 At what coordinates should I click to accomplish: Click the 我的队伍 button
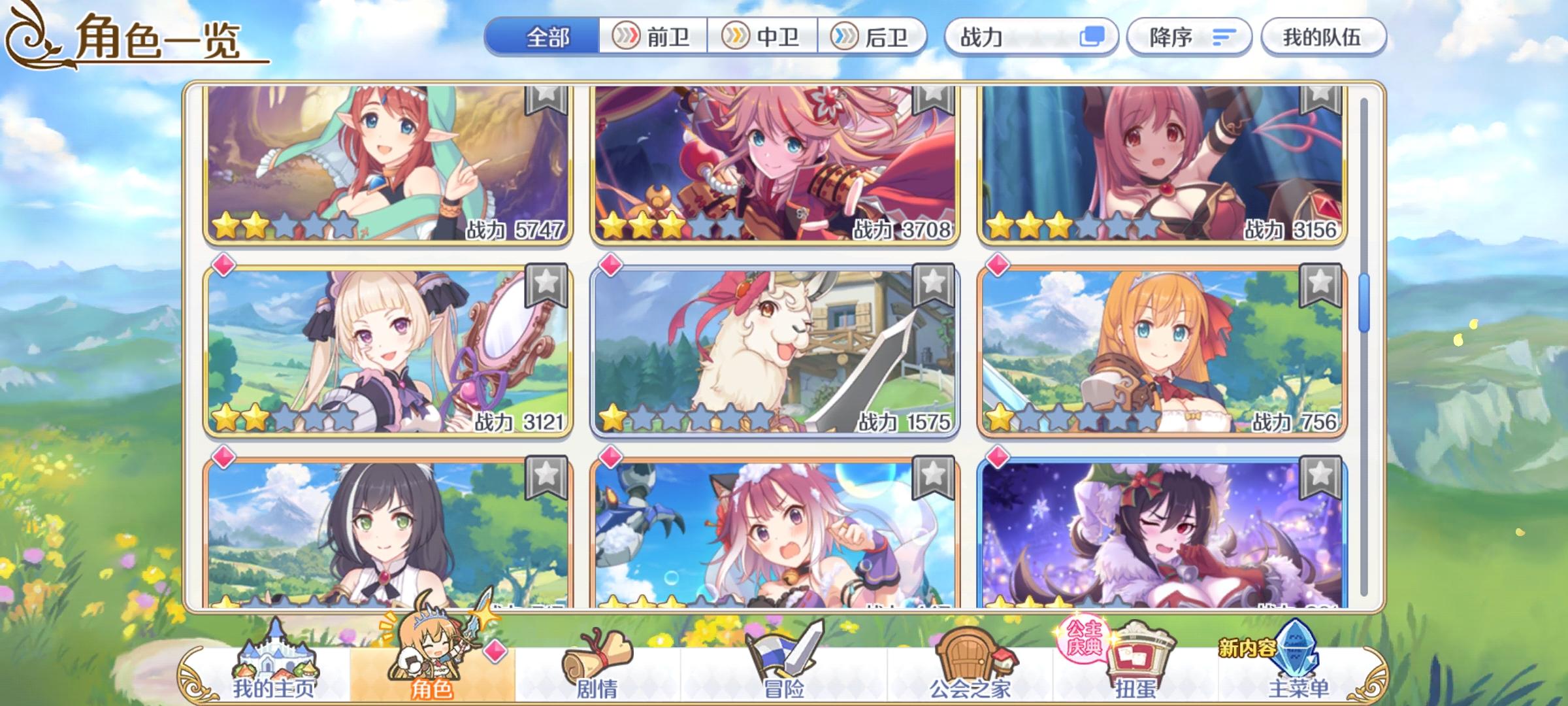click(x=1323, y=37)
